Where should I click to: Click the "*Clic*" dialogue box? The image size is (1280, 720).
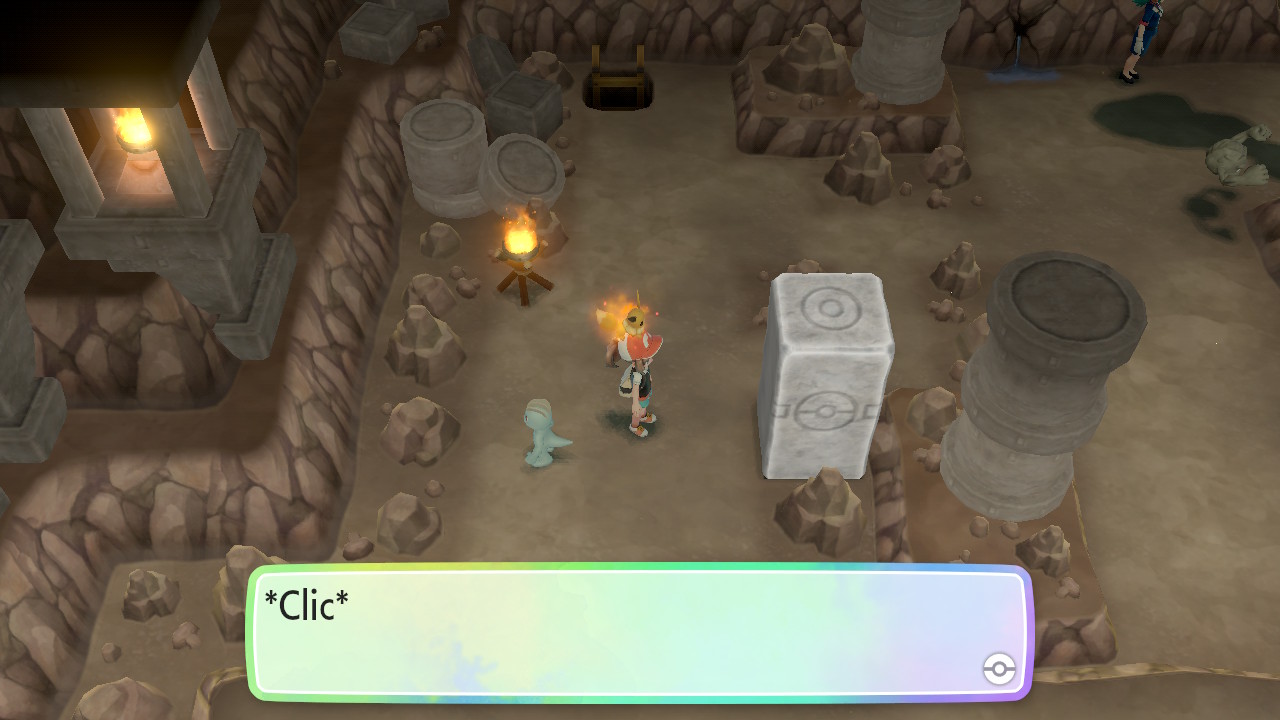638,632
